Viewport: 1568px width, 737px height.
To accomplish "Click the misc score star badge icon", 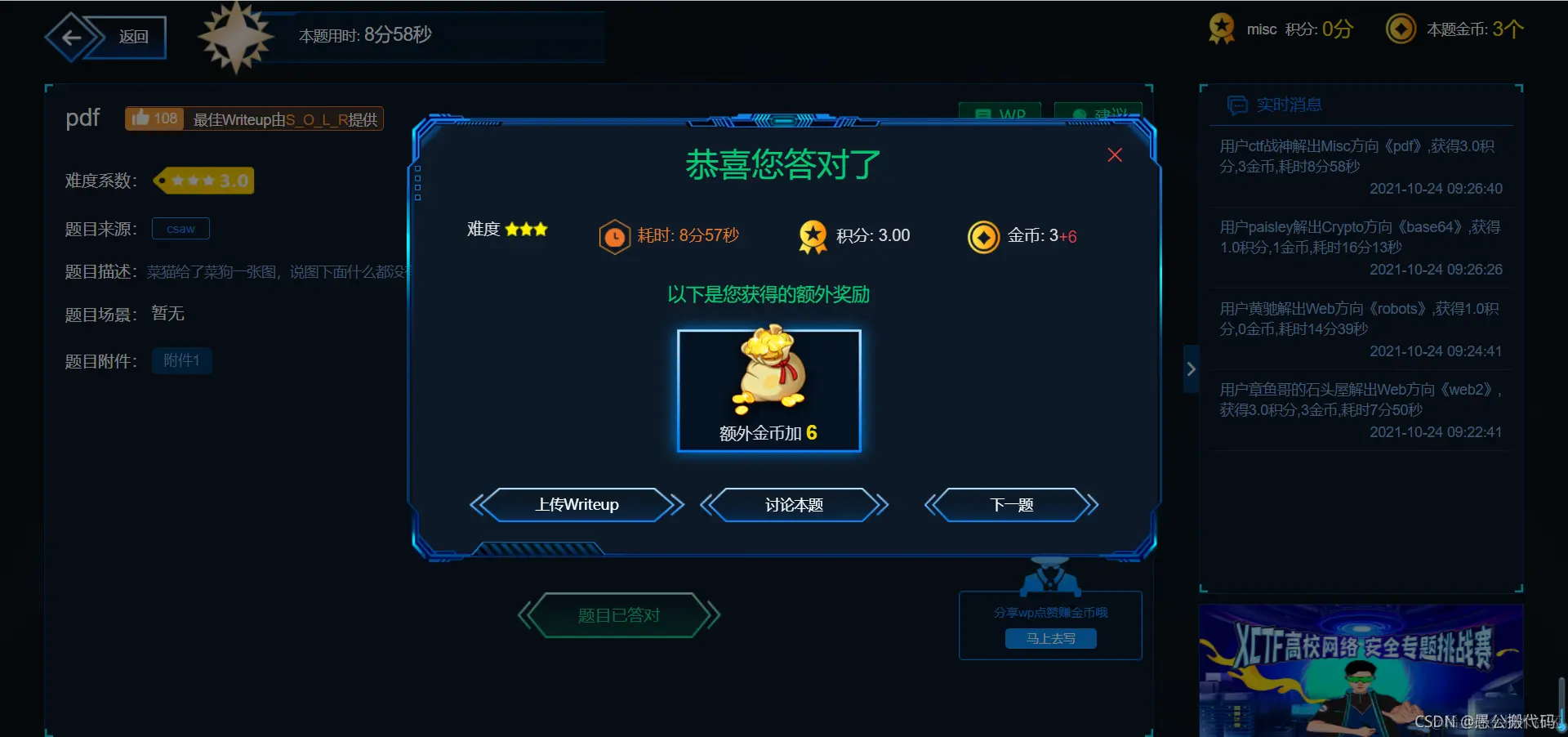I will [x=1220, y=28].
